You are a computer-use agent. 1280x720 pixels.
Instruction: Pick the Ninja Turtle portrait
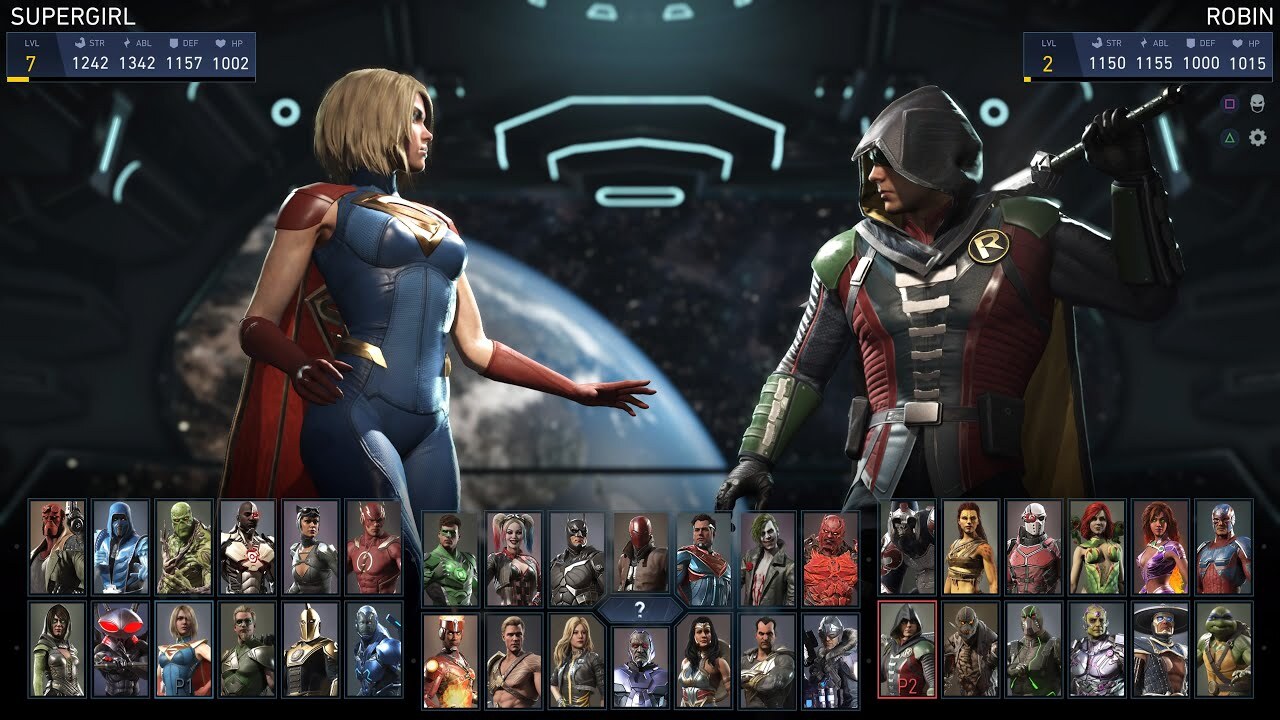tap(1224, 649)
